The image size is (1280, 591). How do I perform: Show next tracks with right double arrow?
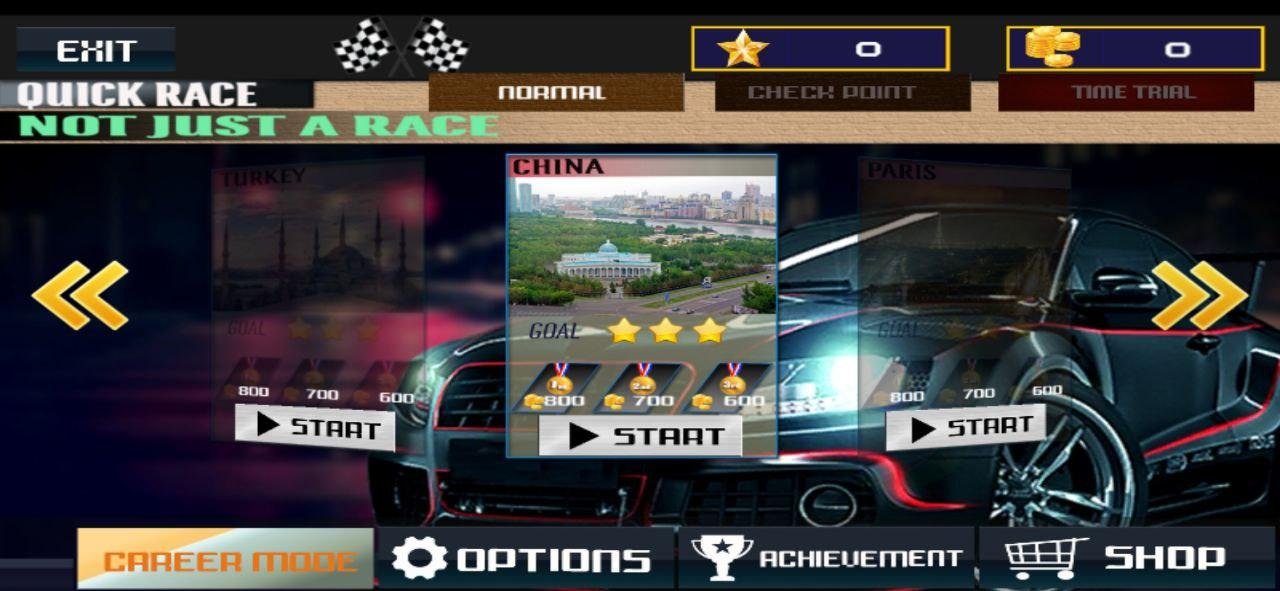[x=1199, y=295]
